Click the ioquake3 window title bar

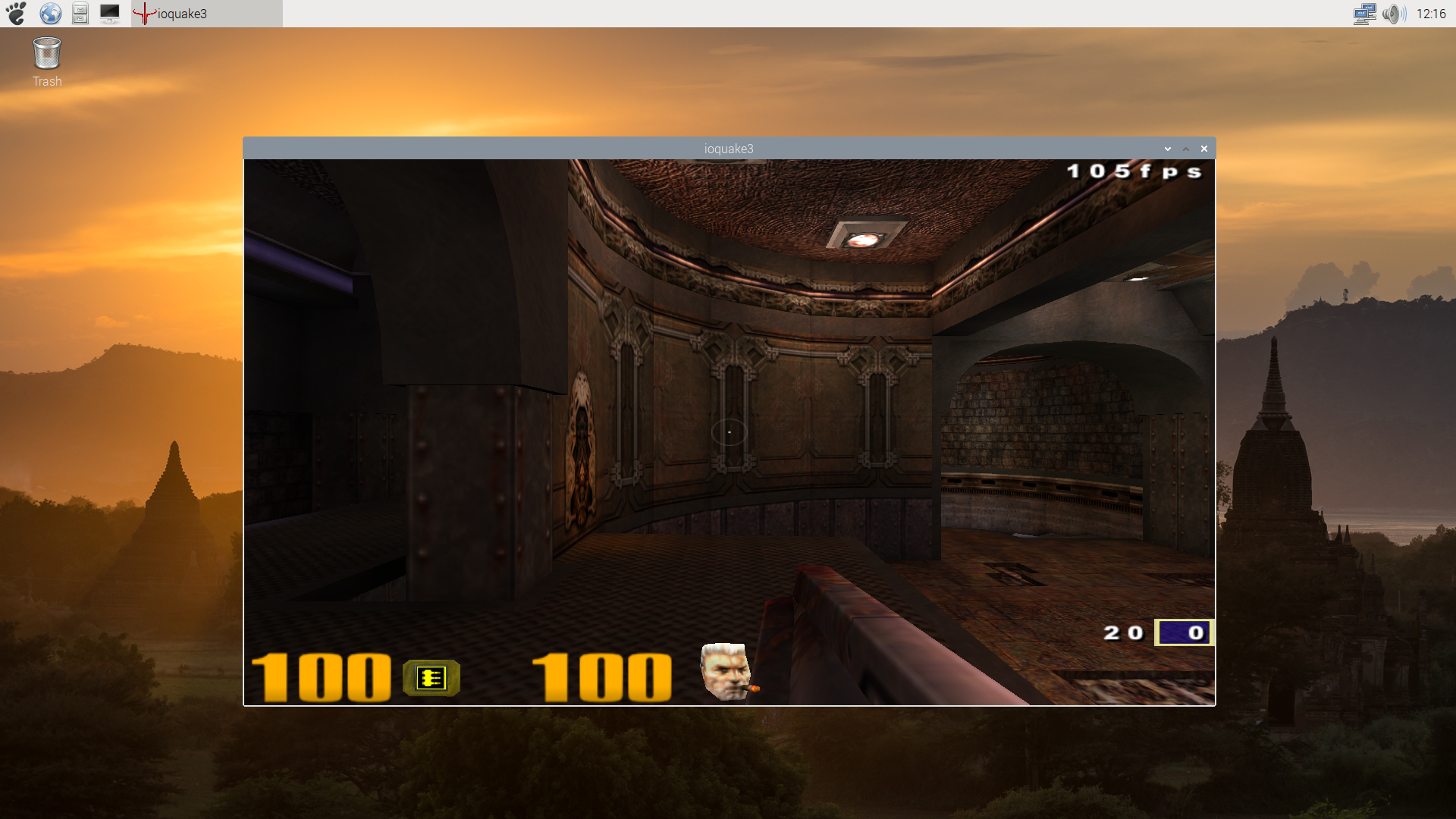pyautogui.click(x=728, y=148)
